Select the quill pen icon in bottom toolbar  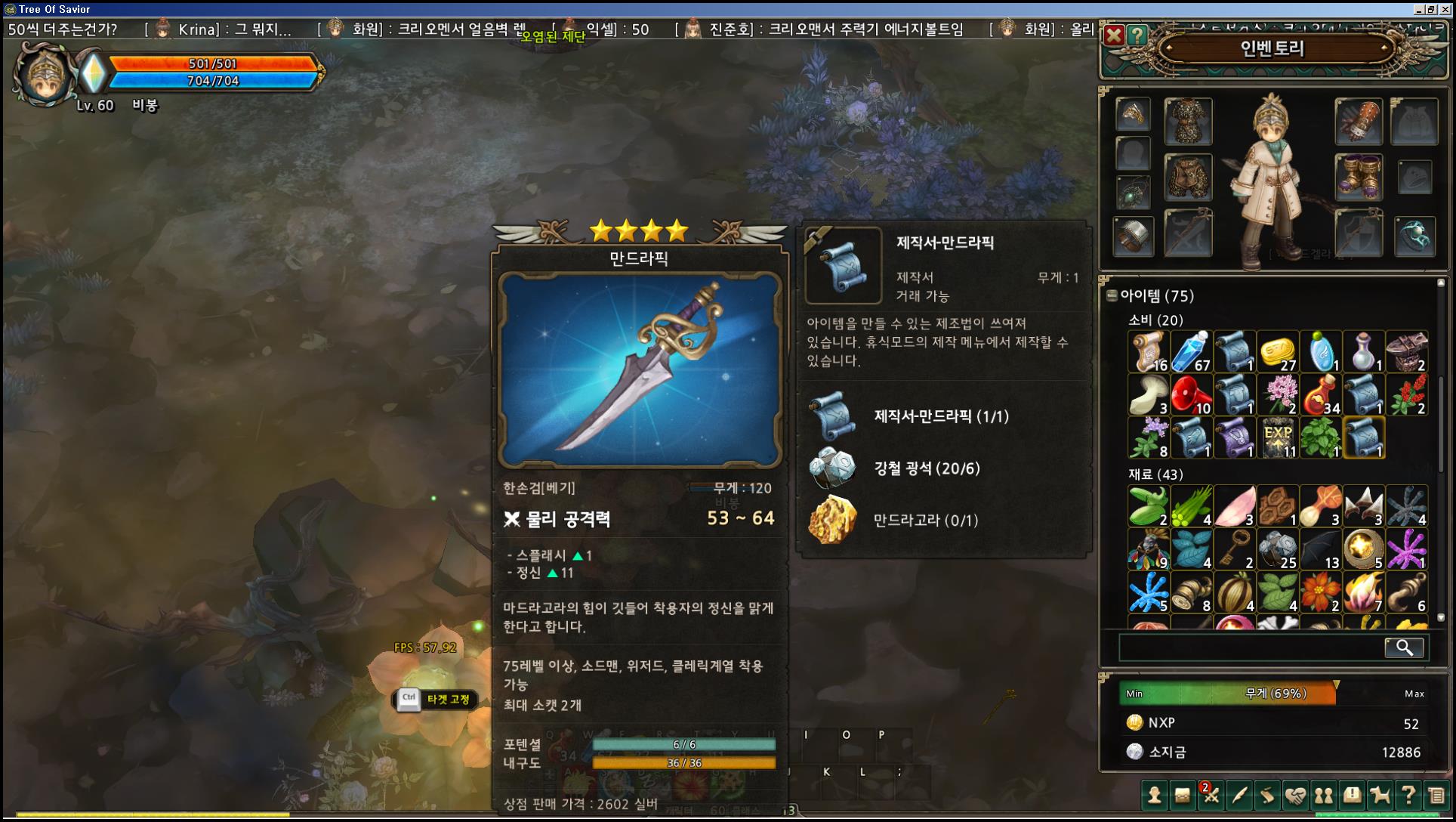point(1240,796)
